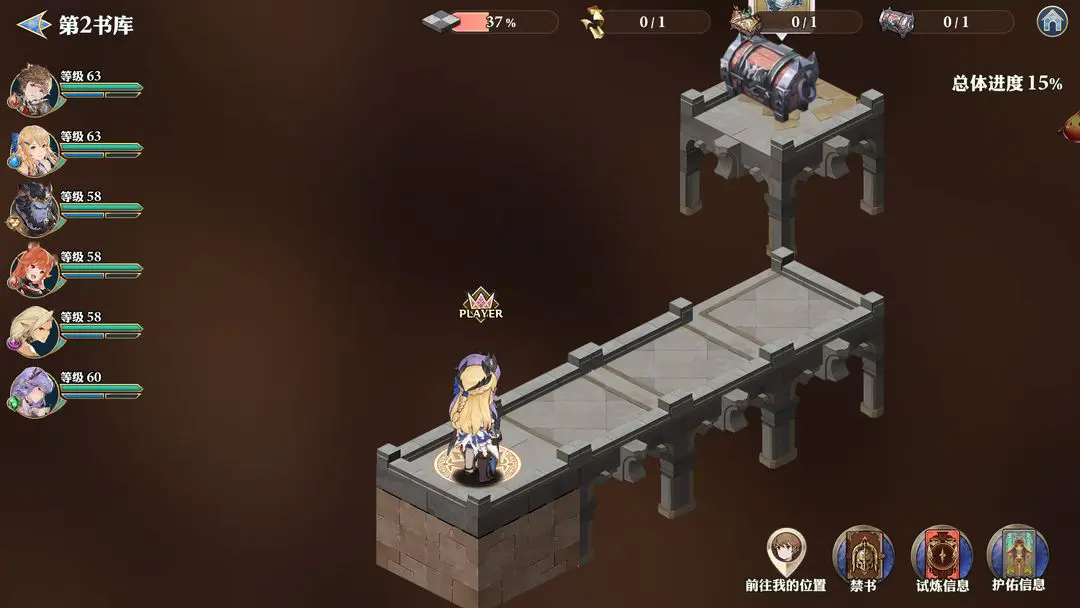Choose the purple-haired level 60 party portrait
The height and width of the screenshot is (608, 1080).
(x=33, y=391)
